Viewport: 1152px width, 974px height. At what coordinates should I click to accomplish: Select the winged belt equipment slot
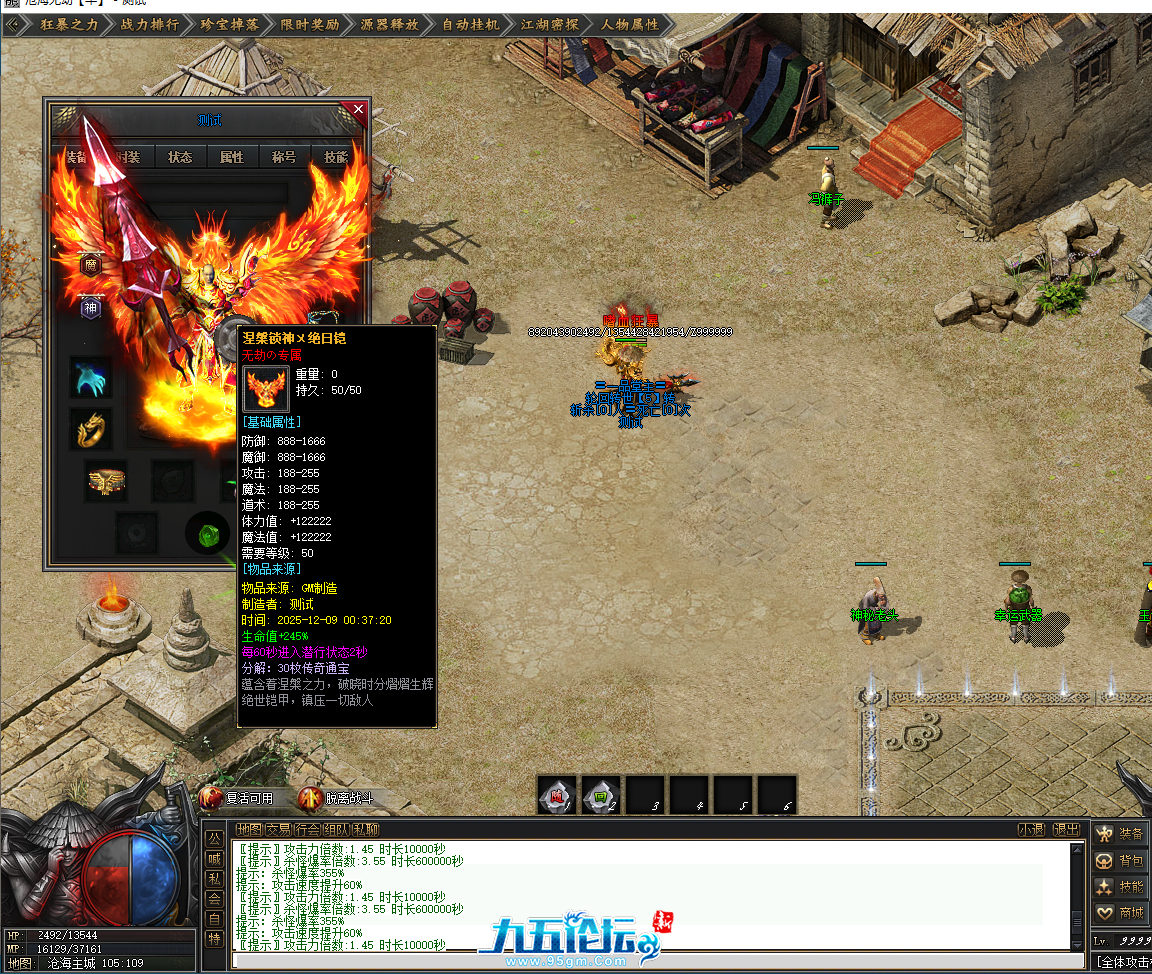[105, 481]
